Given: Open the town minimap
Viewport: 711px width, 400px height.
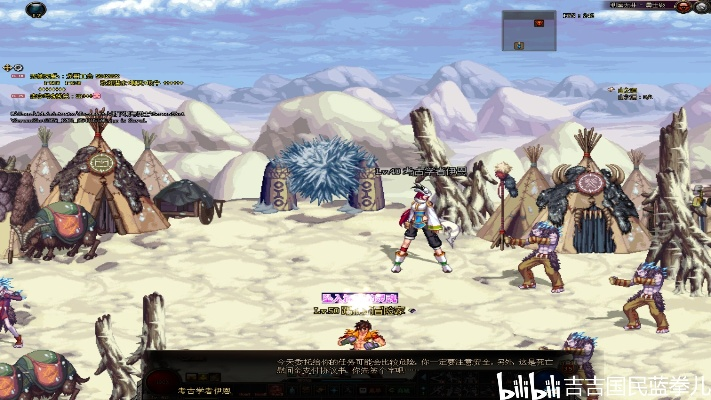Looking at the screenshot, I should (529, 31).
